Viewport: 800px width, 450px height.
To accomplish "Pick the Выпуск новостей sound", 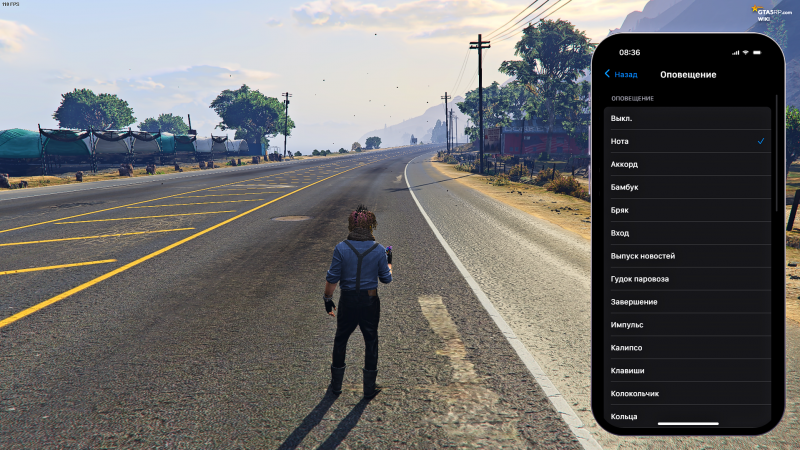I will pos(690,256).
